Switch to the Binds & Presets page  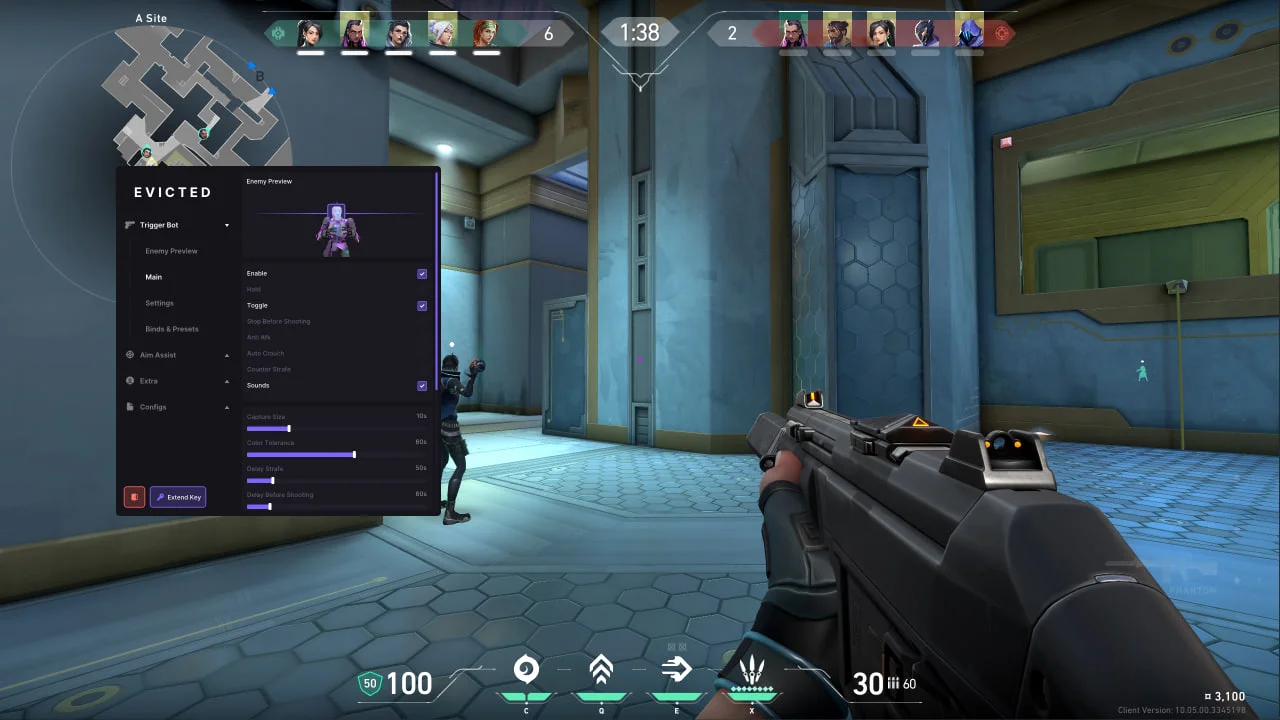[x=172, y=329]
